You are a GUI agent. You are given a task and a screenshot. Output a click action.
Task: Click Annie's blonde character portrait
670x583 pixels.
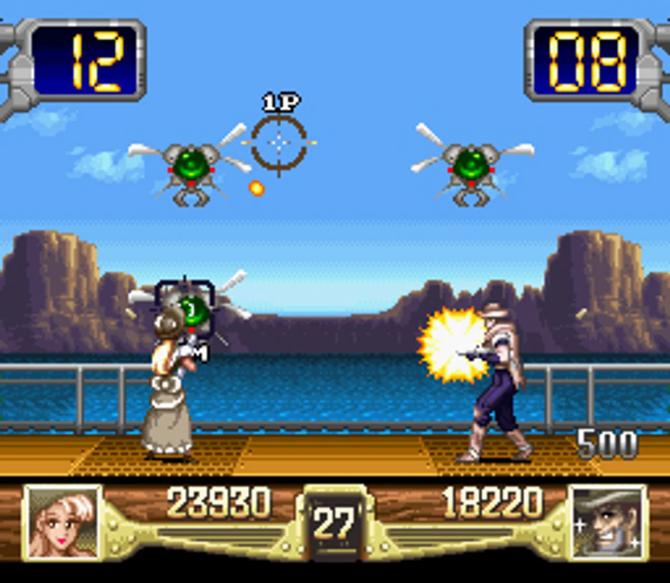tap(62, 521)
